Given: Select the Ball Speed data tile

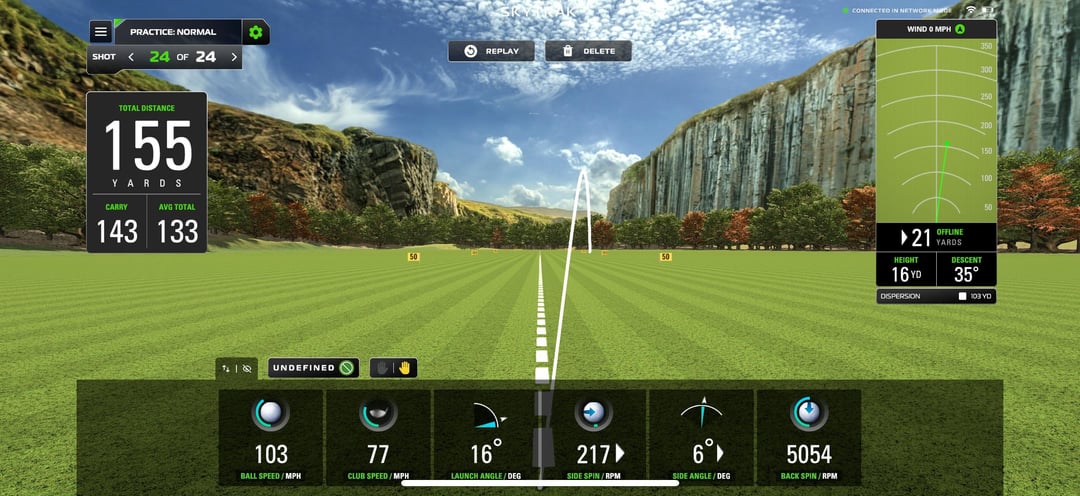Looking at the screenshot, I should pyautogui.click(x=271, y=438).
